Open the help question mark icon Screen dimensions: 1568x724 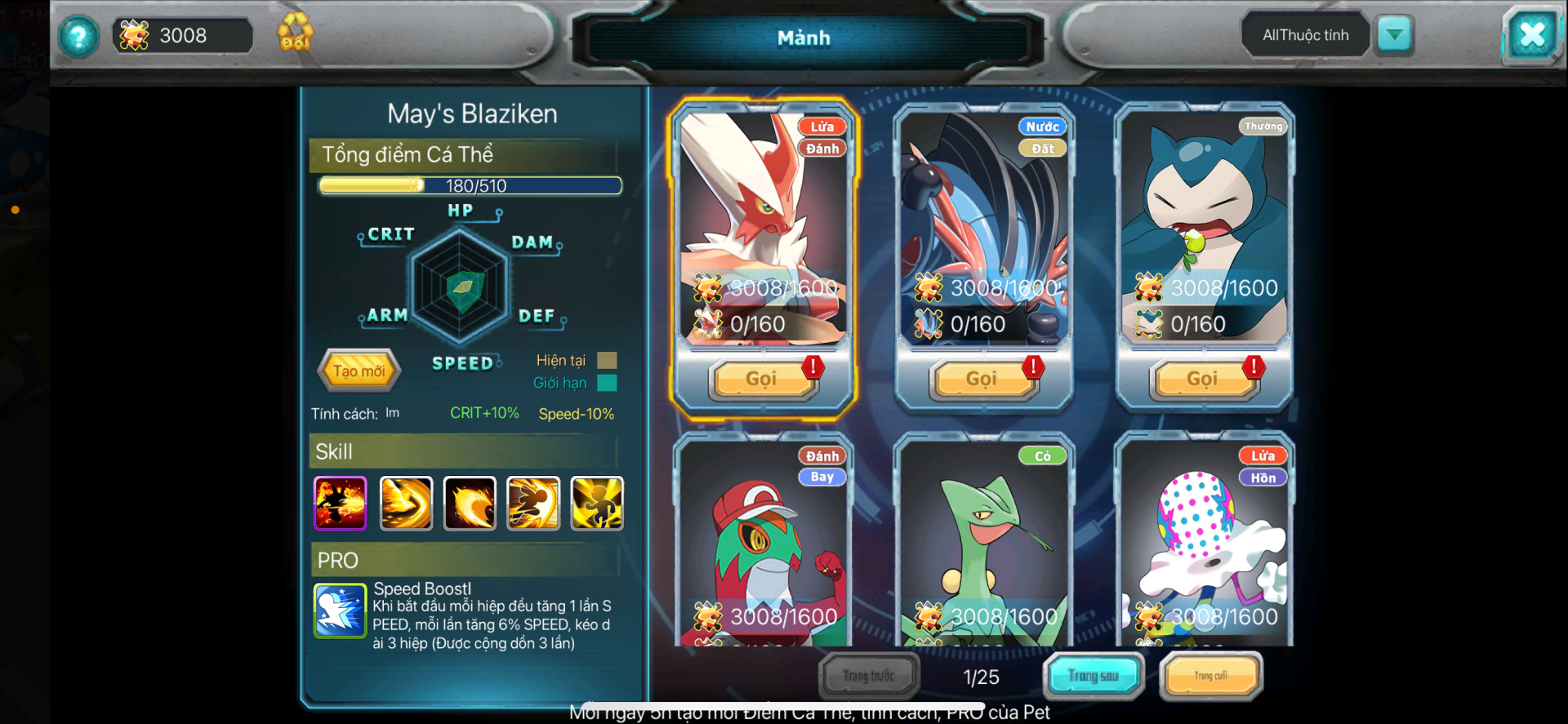click(78, 36)
